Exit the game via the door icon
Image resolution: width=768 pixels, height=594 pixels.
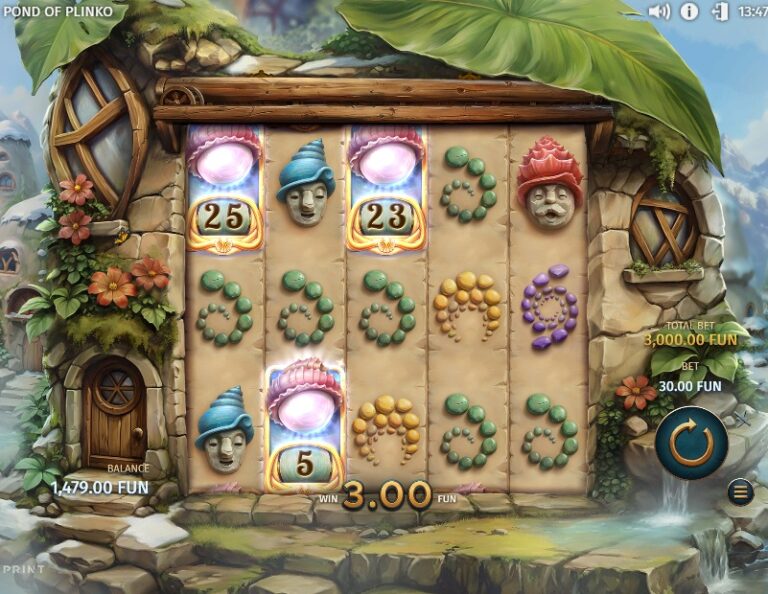(x=720, y=12)
